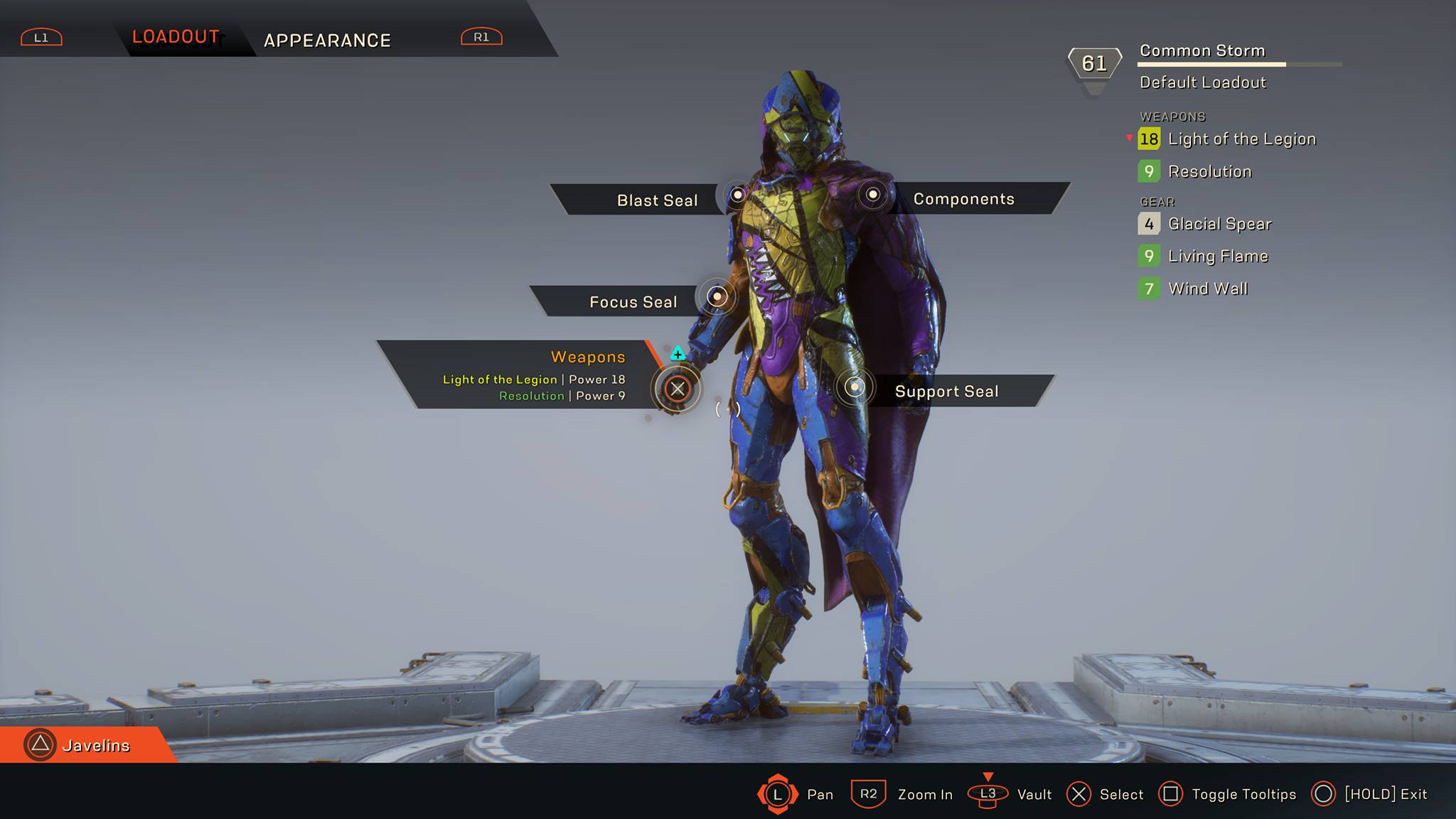Select the Living Flame gear entry
This screenshot has height=819, width=1456.
tap(1218, 256)
